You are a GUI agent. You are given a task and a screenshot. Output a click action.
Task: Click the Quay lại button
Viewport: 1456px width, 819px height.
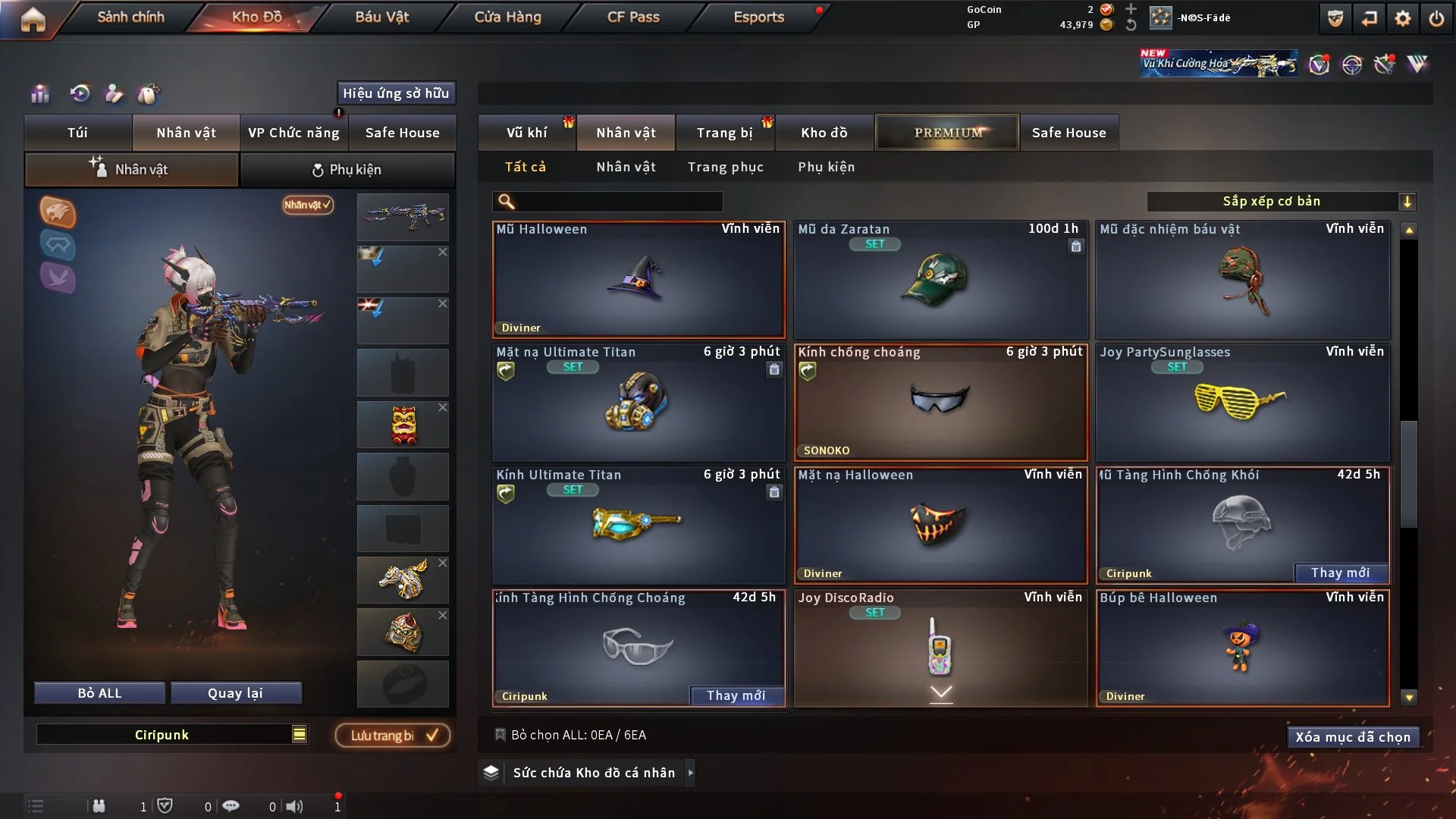235,693
